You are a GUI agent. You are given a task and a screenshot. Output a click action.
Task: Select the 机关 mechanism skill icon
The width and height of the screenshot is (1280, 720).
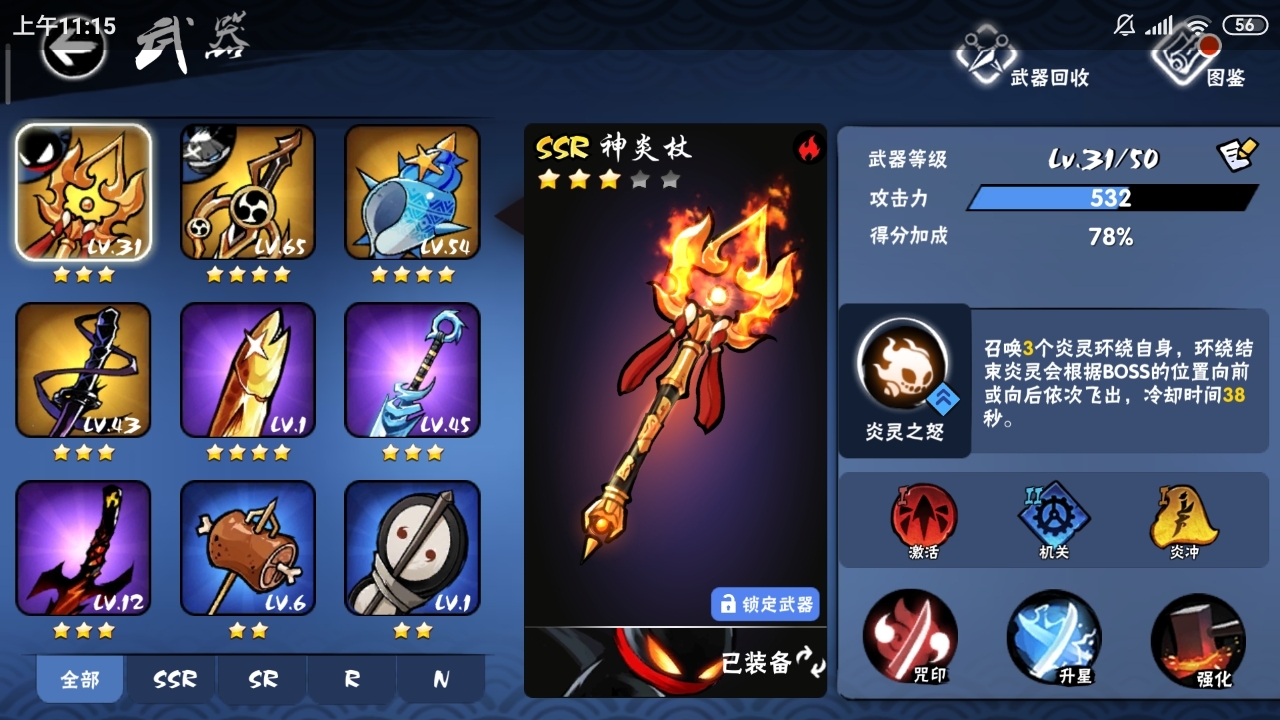click(1053, 517)
